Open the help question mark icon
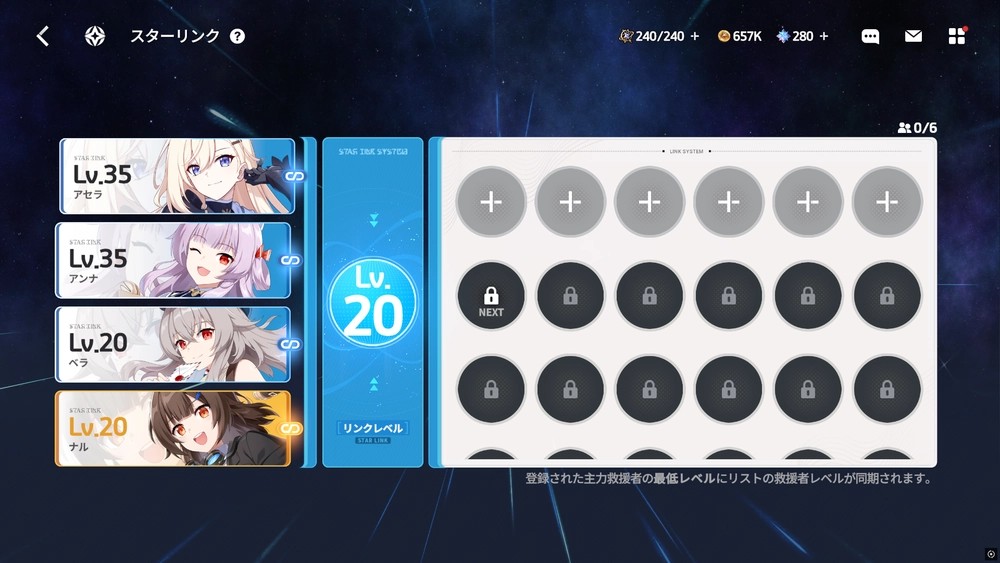The image size is (1000, 563). (x=237, y=37)
